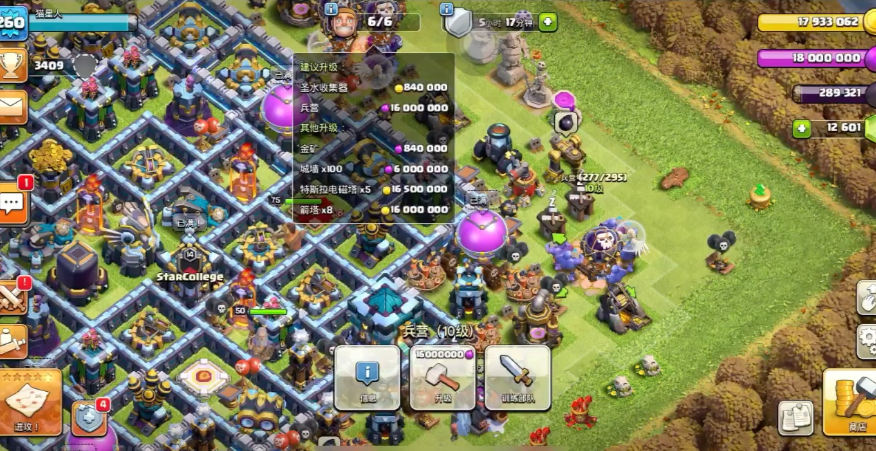Add gems with the green plus button
876x451 pixels.
[801, 128]
